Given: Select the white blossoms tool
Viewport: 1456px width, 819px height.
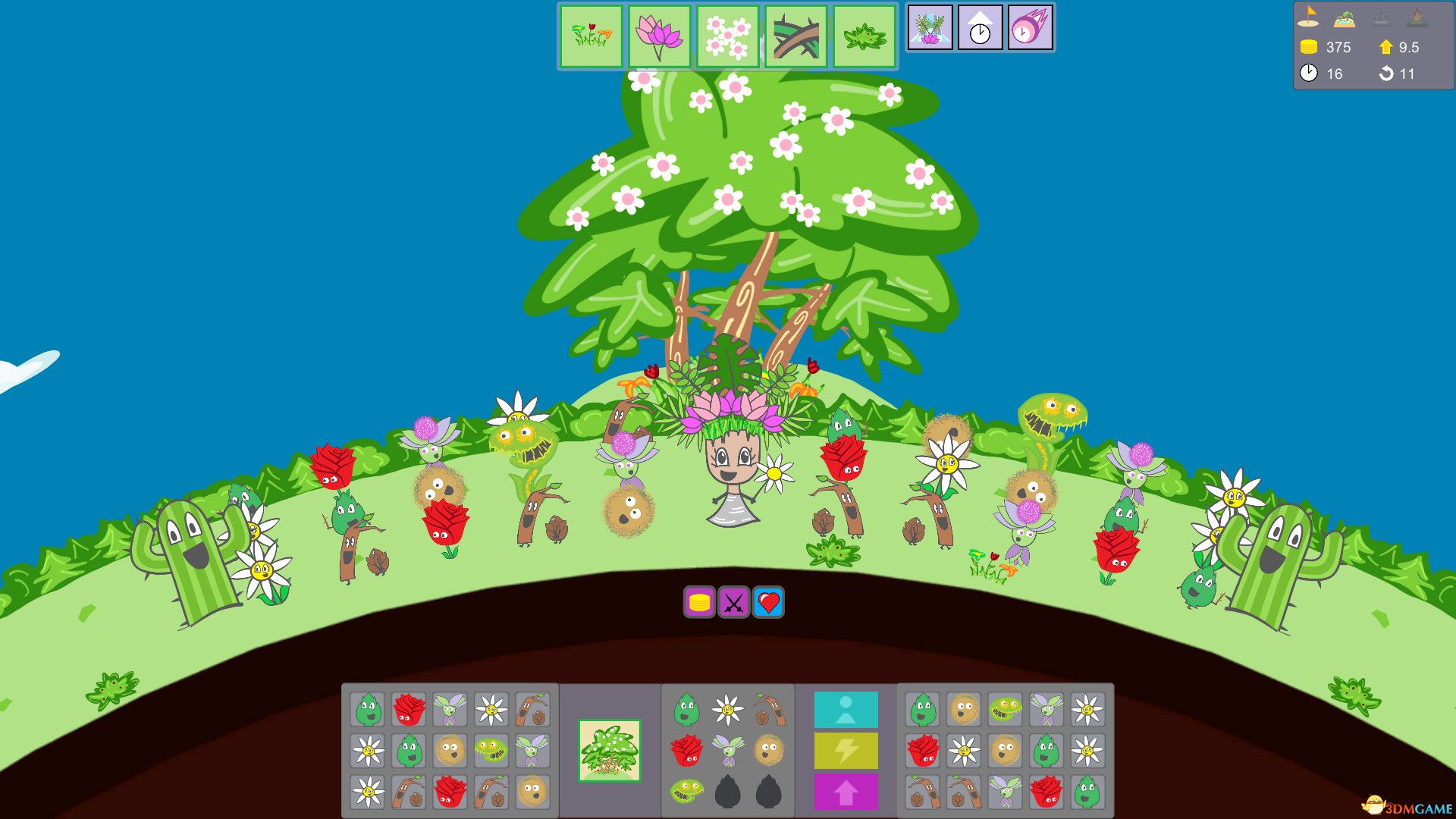Looking at the screenshot, I should pos(727,36).
